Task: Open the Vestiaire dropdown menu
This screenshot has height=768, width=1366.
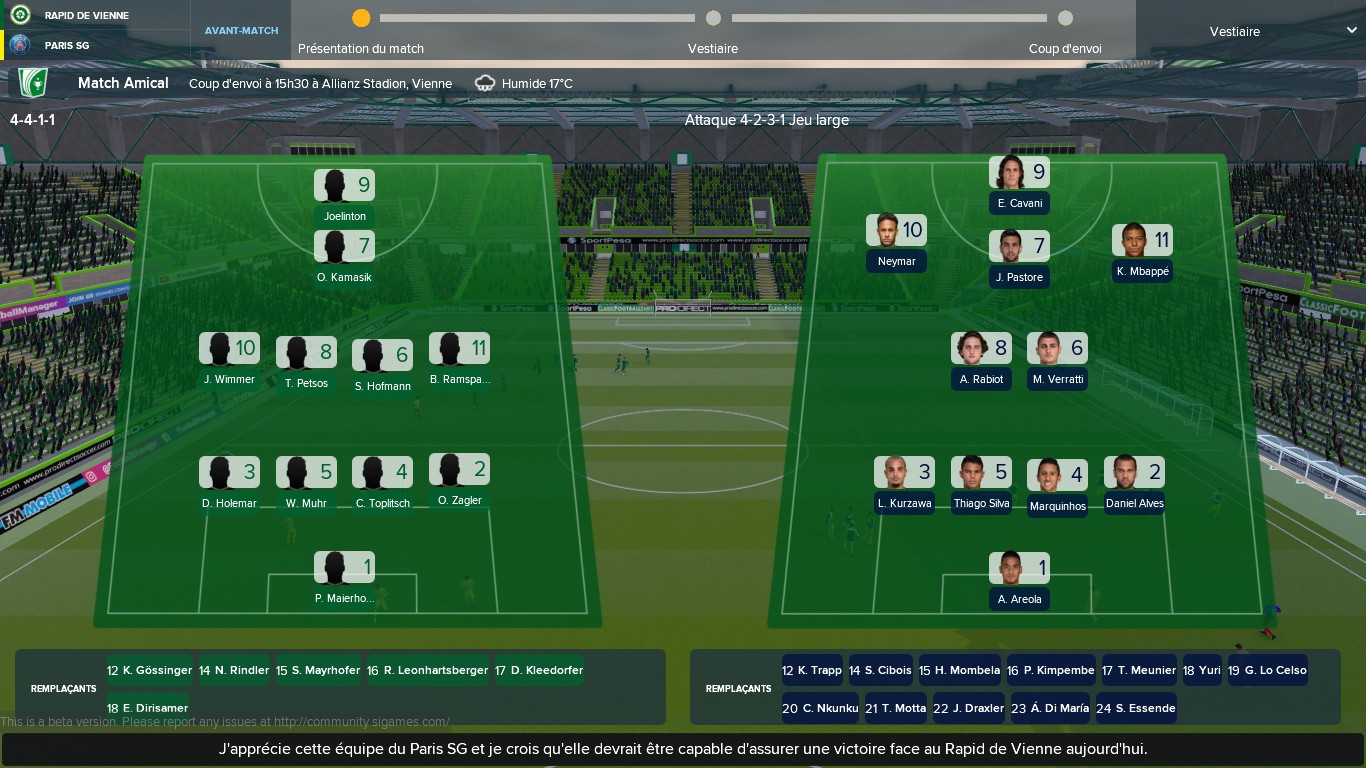Action: point(1282,31)
